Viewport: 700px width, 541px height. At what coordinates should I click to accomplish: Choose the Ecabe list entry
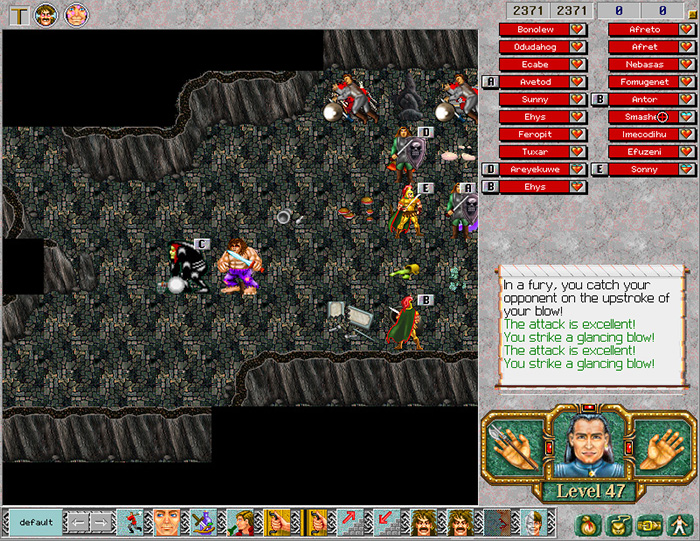click(x=535, y=65)
